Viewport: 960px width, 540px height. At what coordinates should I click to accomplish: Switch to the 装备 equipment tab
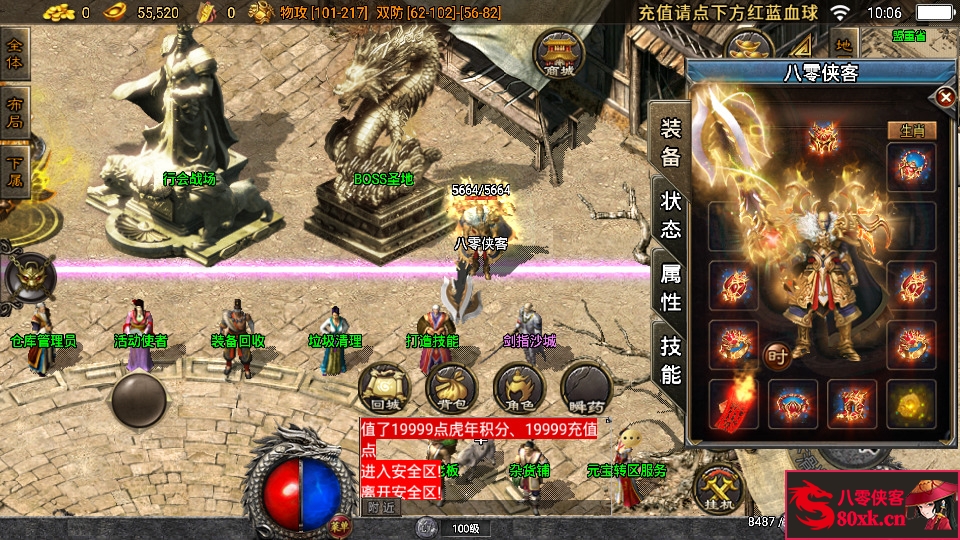tap(670, 142)
